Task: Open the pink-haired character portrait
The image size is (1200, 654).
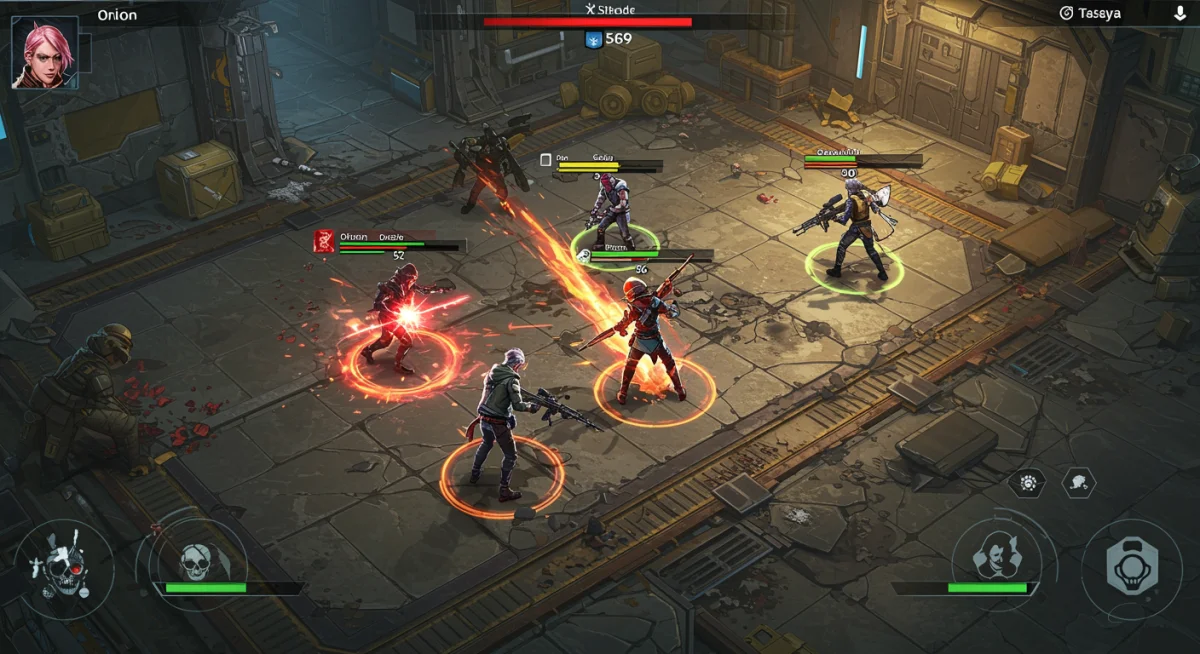Action: 43,52
